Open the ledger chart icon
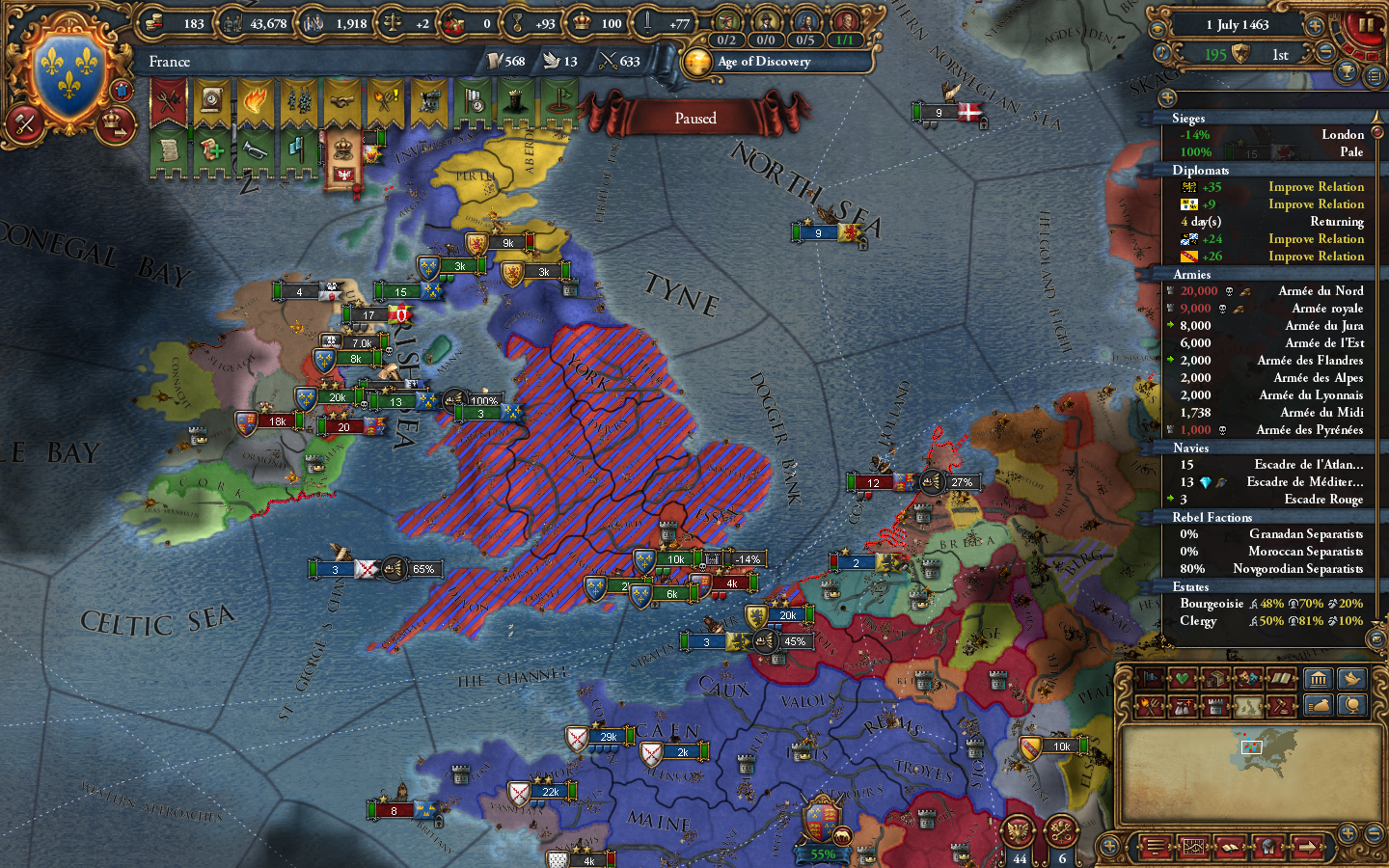Viewport: 1389px width, 868px height. [1192, 847]
